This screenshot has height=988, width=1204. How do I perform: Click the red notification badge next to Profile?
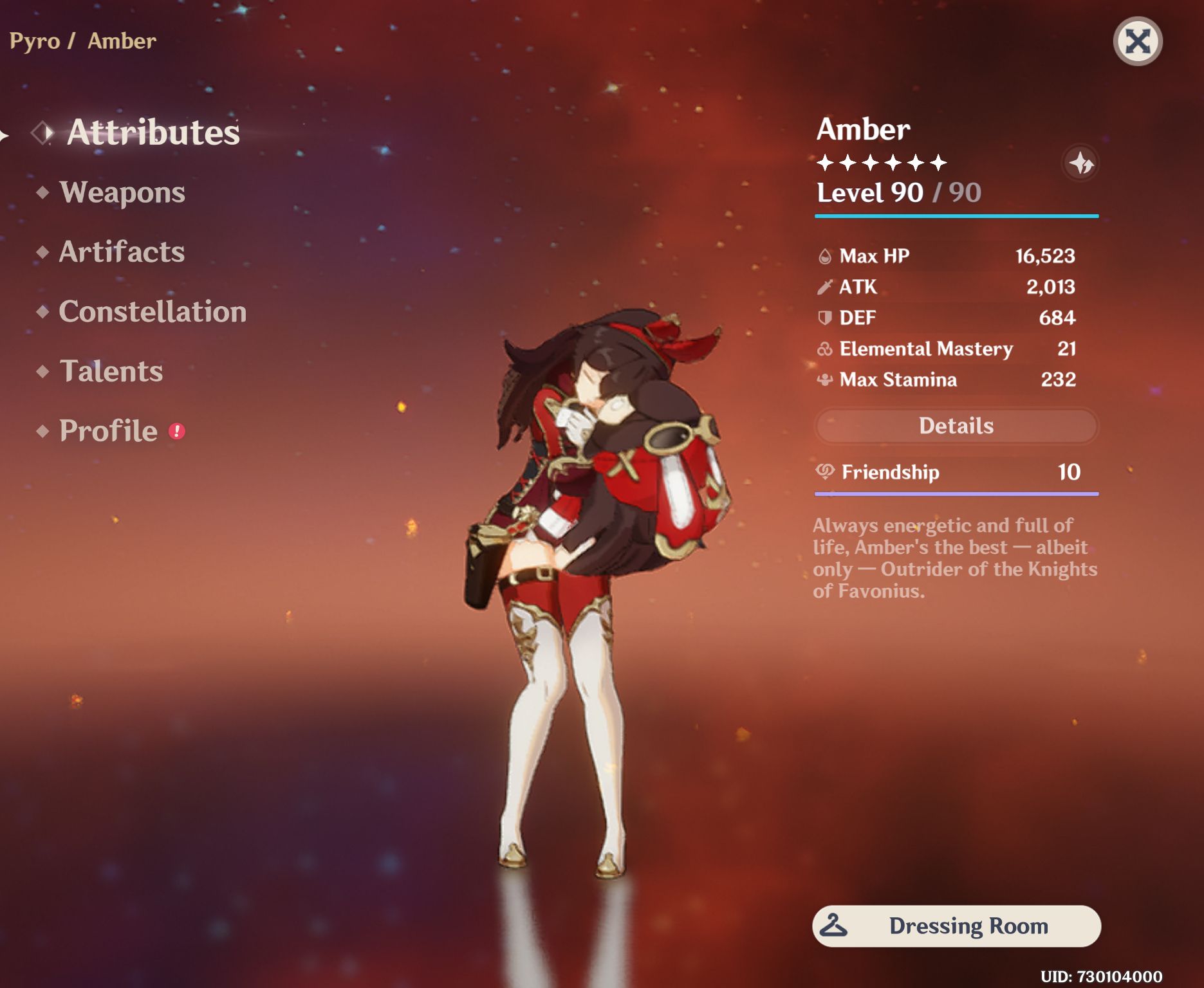click(177, 430)
